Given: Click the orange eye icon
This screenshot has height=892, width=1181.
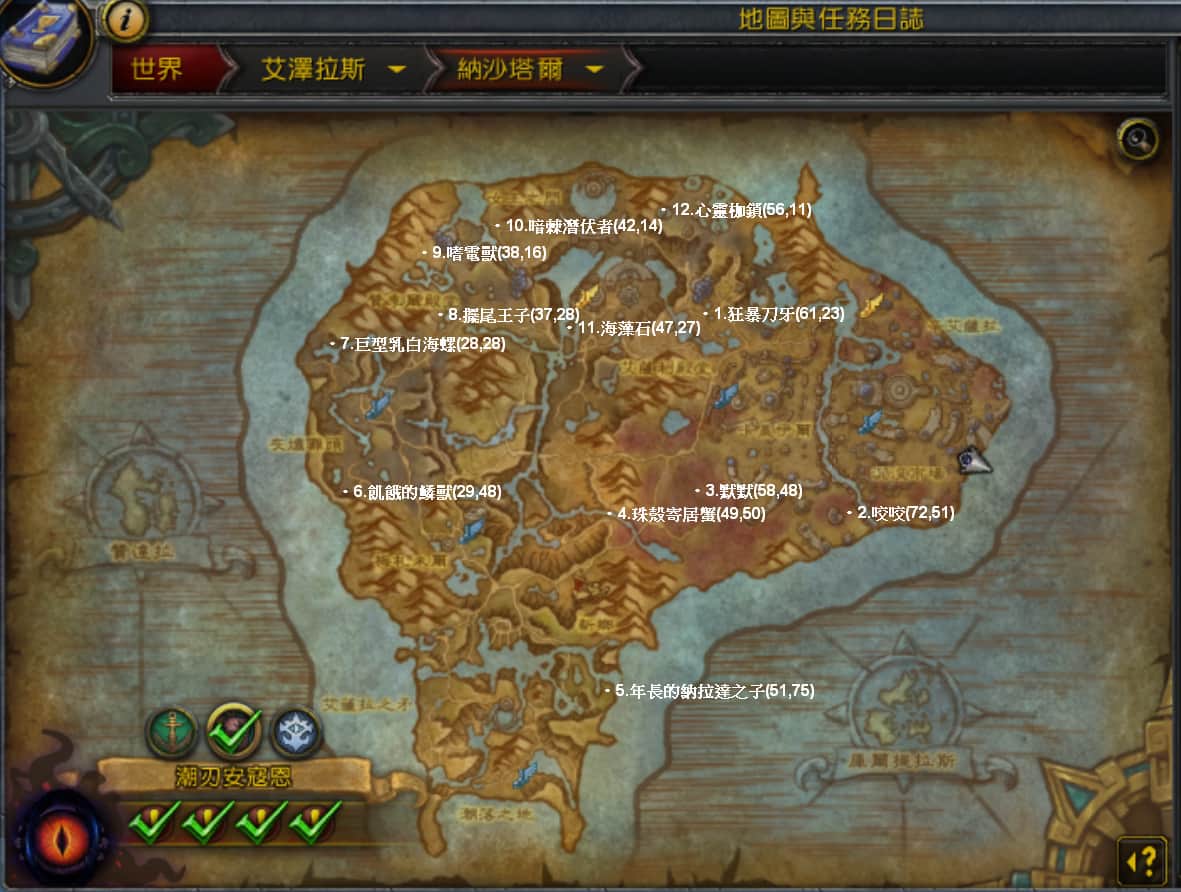Looking at the screenshot, I should (62, 836).
